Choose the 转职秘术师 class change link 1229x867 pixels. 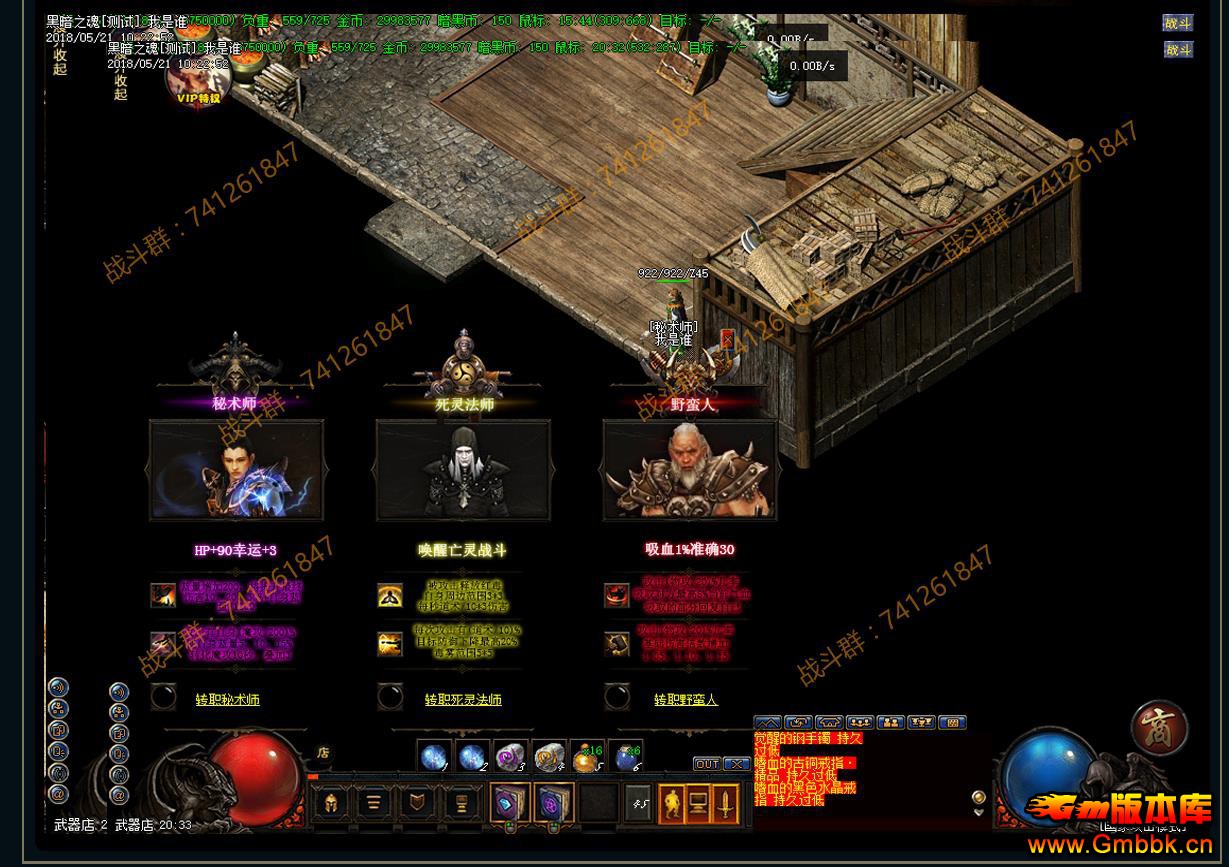coord(227,700)
